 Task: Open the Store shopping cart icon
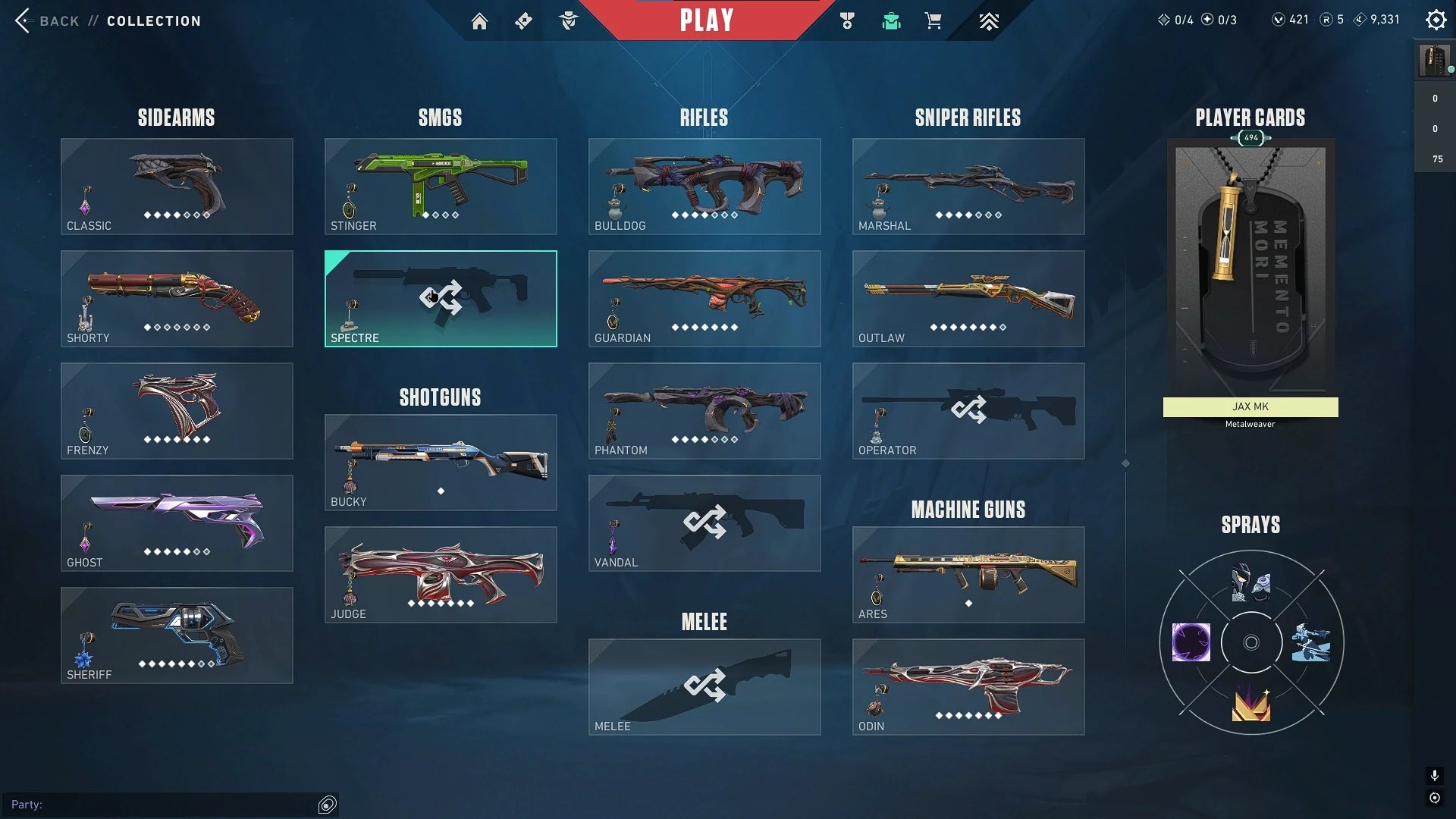(934, 20)
